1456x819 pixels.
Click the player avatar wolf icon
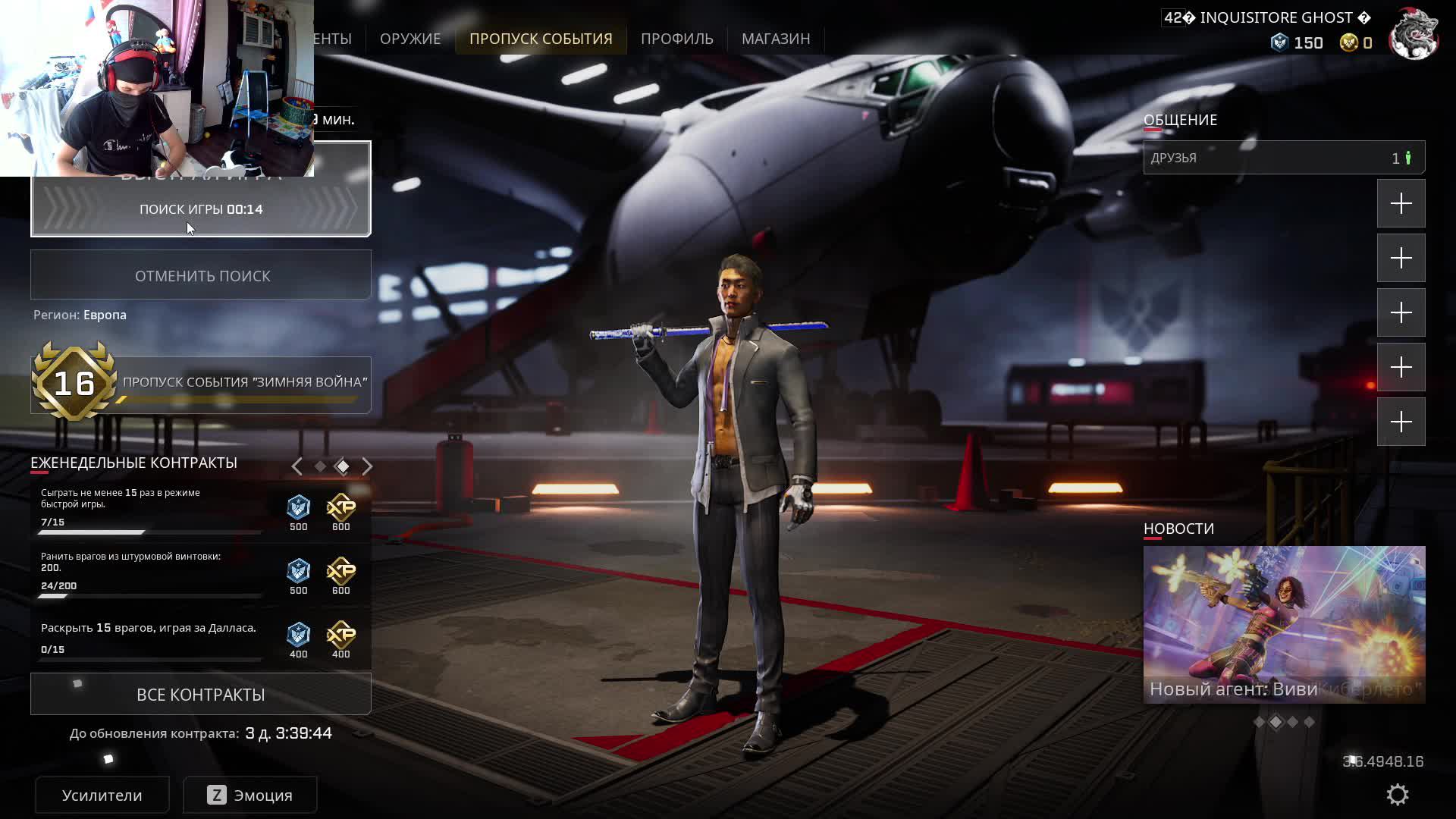coord(1414,34)
